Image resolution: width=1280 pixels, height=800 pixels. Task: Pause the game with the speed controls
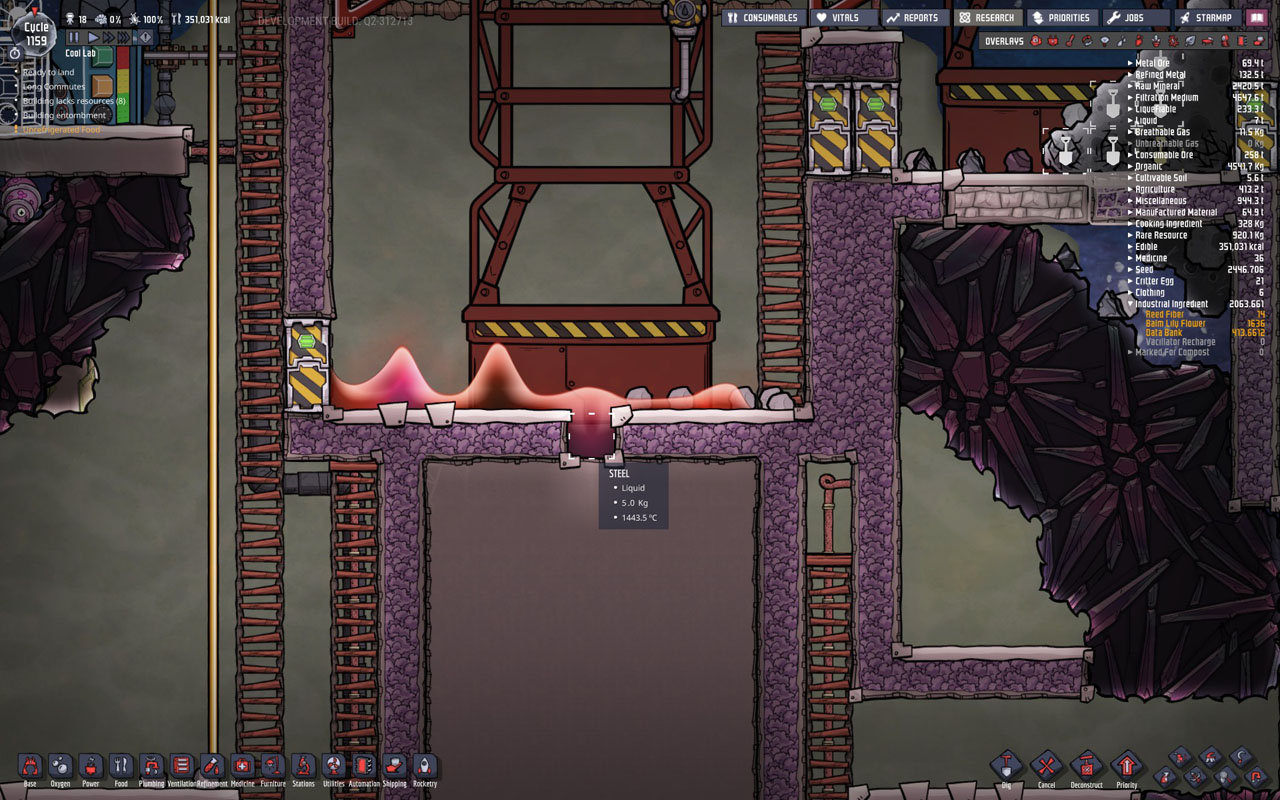click(x=73, y=35)
